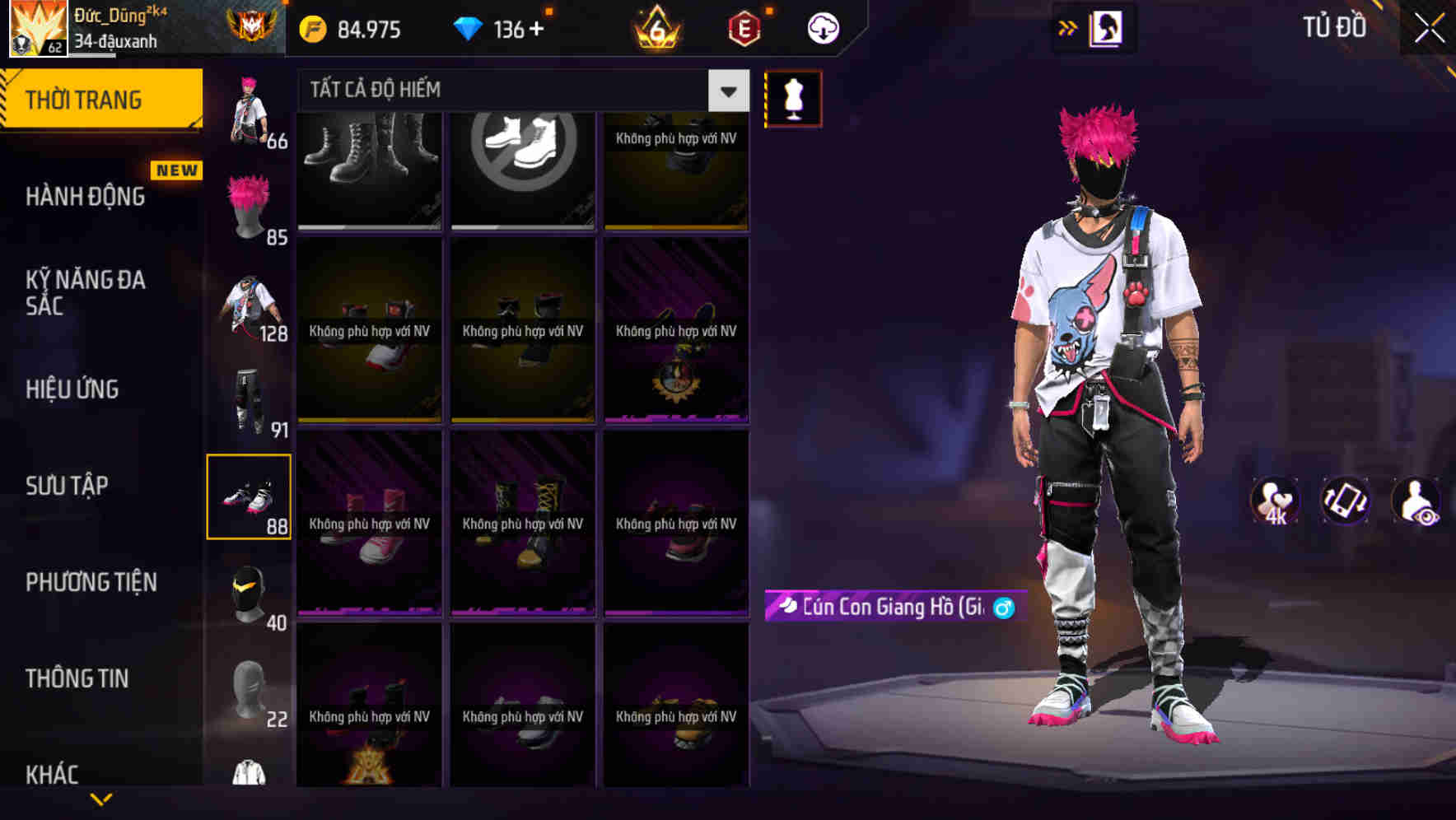Open the SƯU TẬP menu item
The height and width of the screenshot is (820, 1456).
pos(68,486)
